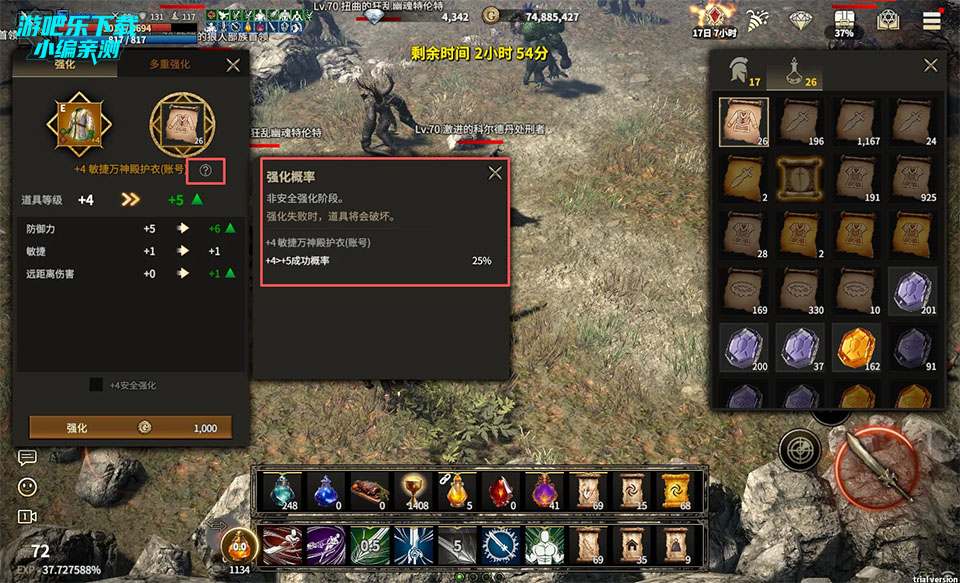The width and height of the screenshot is (960, 583).
Task: Close the 强化概率 popup
Action: coord(494,173)
